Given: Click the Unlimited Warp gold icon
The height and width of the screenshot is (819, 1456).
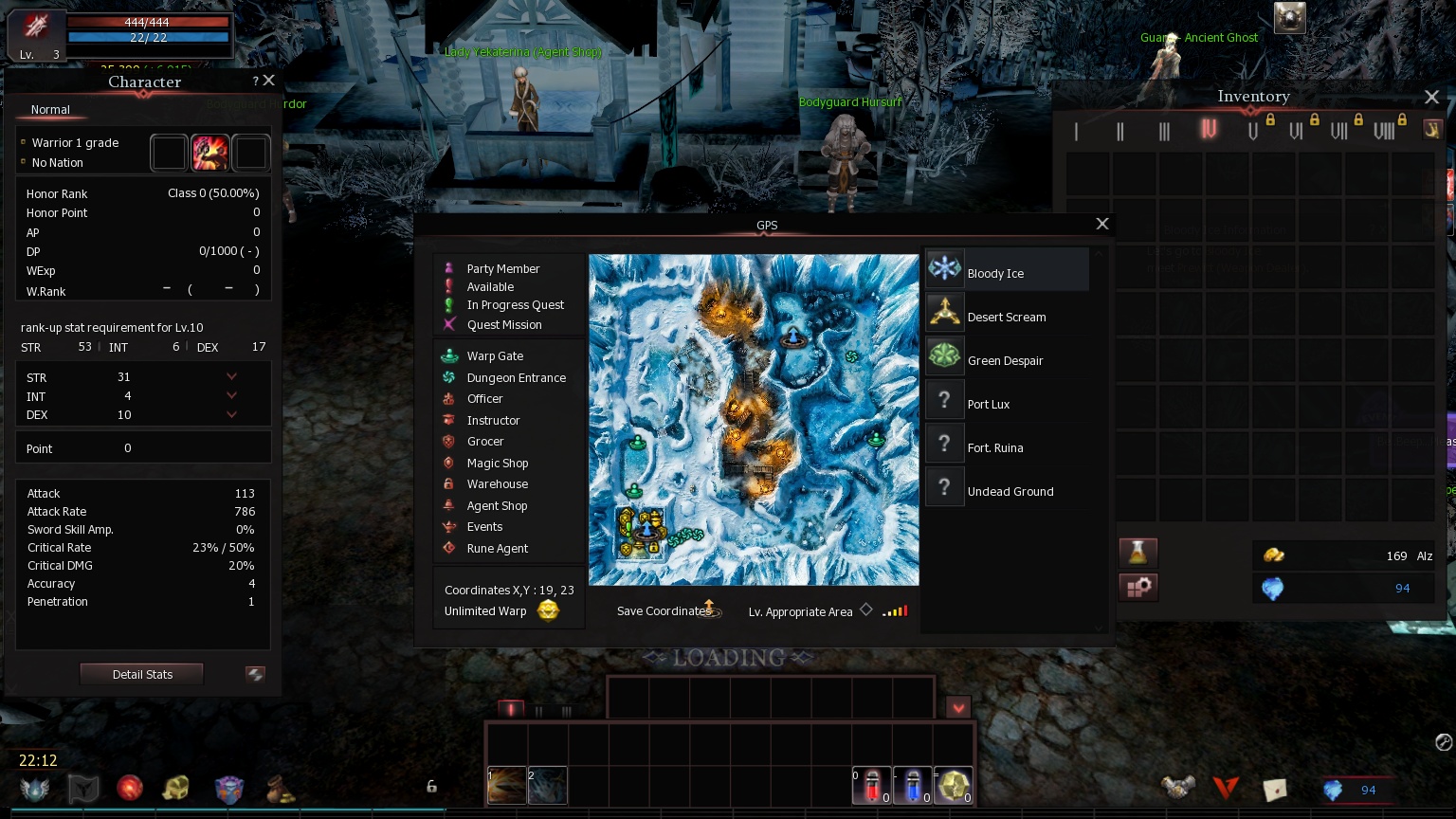Looking at the screenshot, I should tap(548, 610).
